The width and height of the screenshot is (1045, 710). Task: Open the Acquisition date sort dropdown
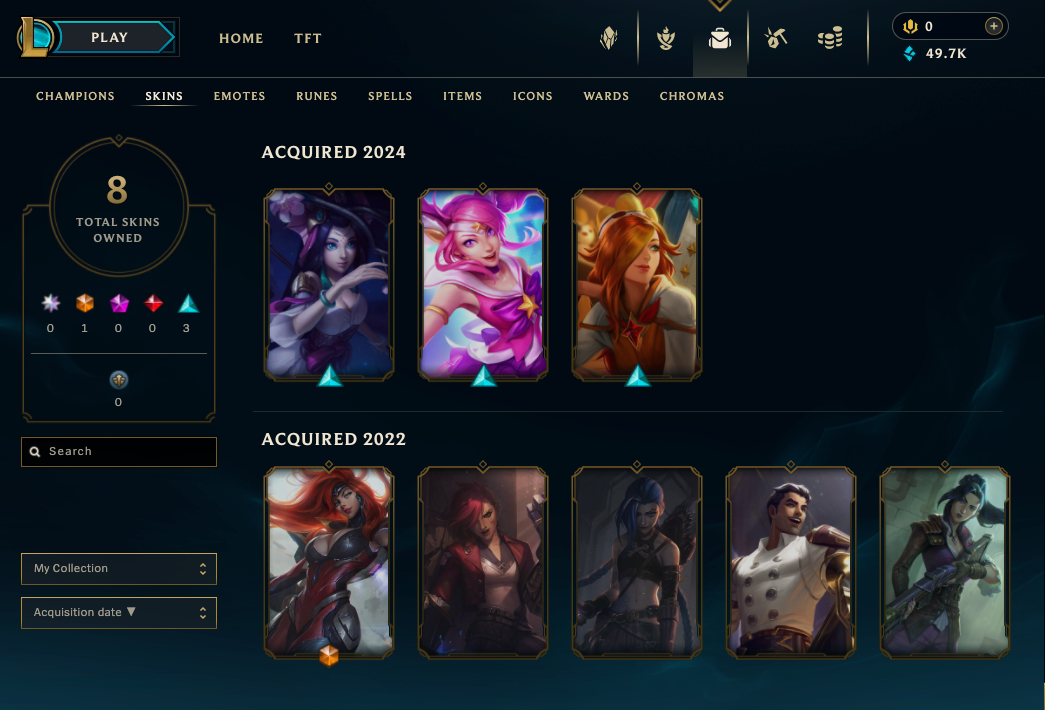(119, 613)
